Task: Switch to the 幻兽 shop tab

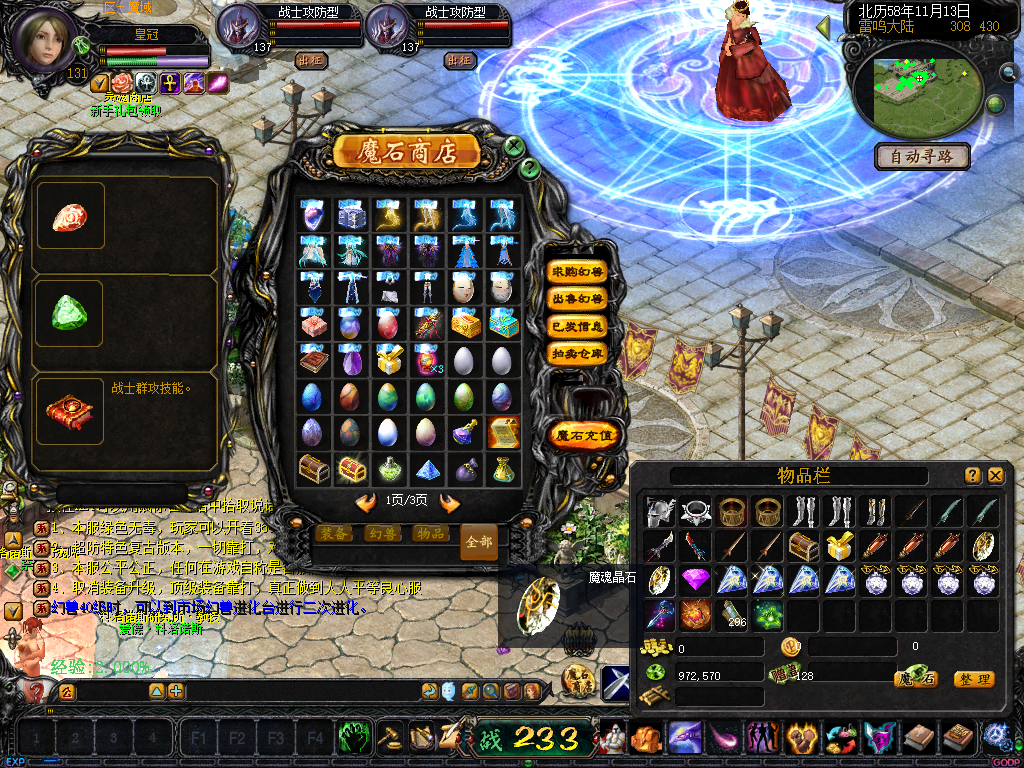Action: pyautogui.click(x=382, y=534)
